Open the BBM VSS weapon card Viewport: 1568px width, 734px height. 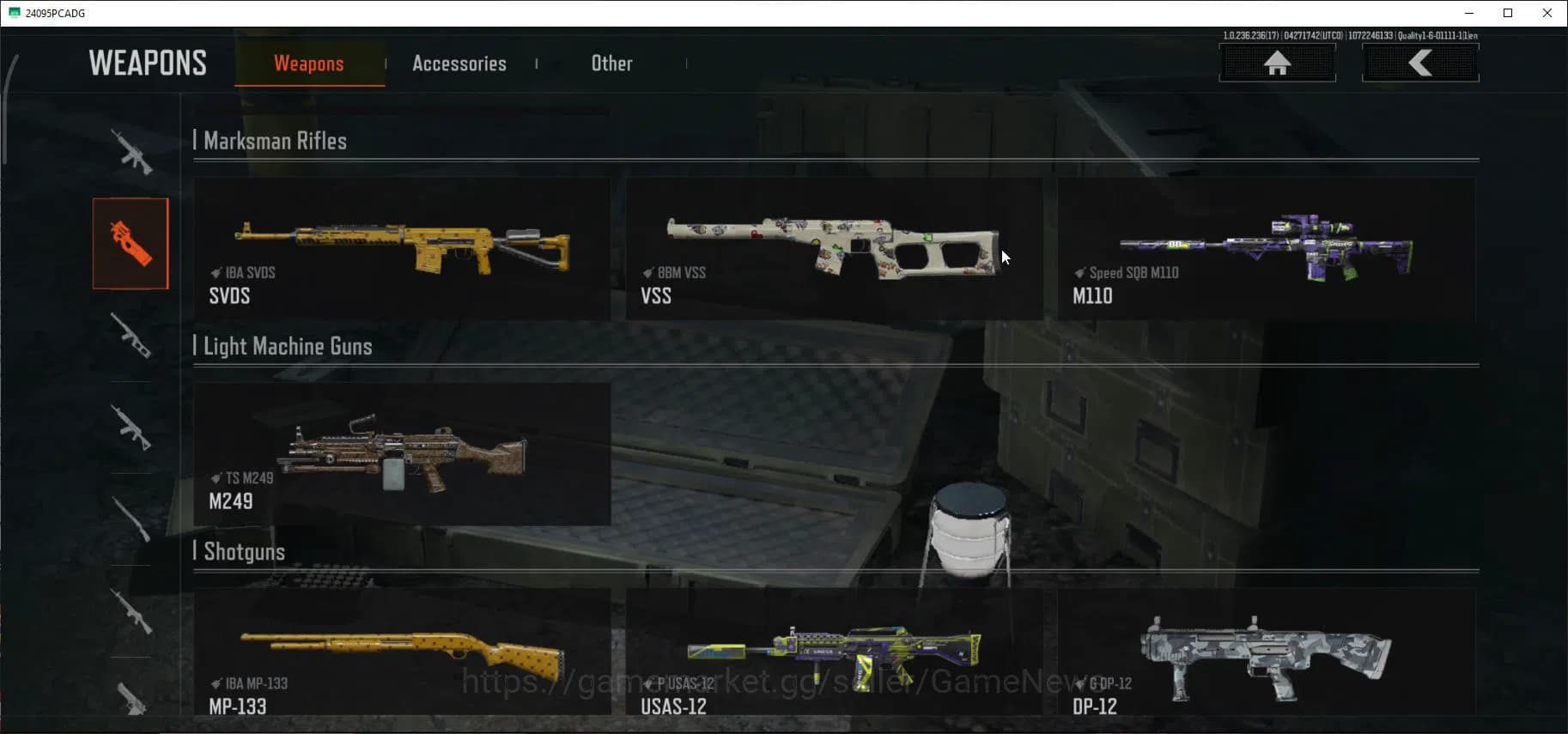835,249
